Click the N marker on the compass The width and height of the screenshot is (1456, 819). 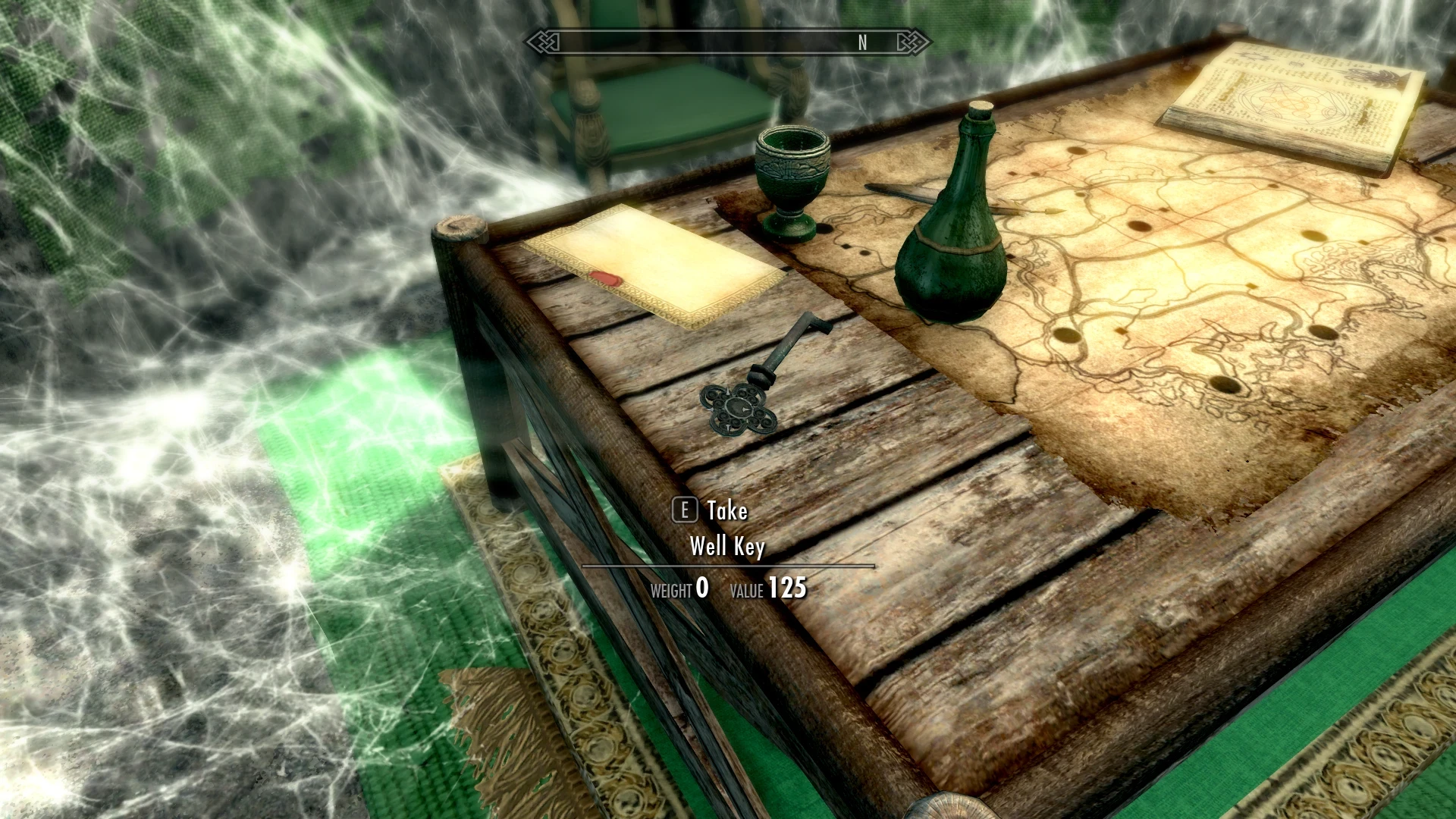861,42
